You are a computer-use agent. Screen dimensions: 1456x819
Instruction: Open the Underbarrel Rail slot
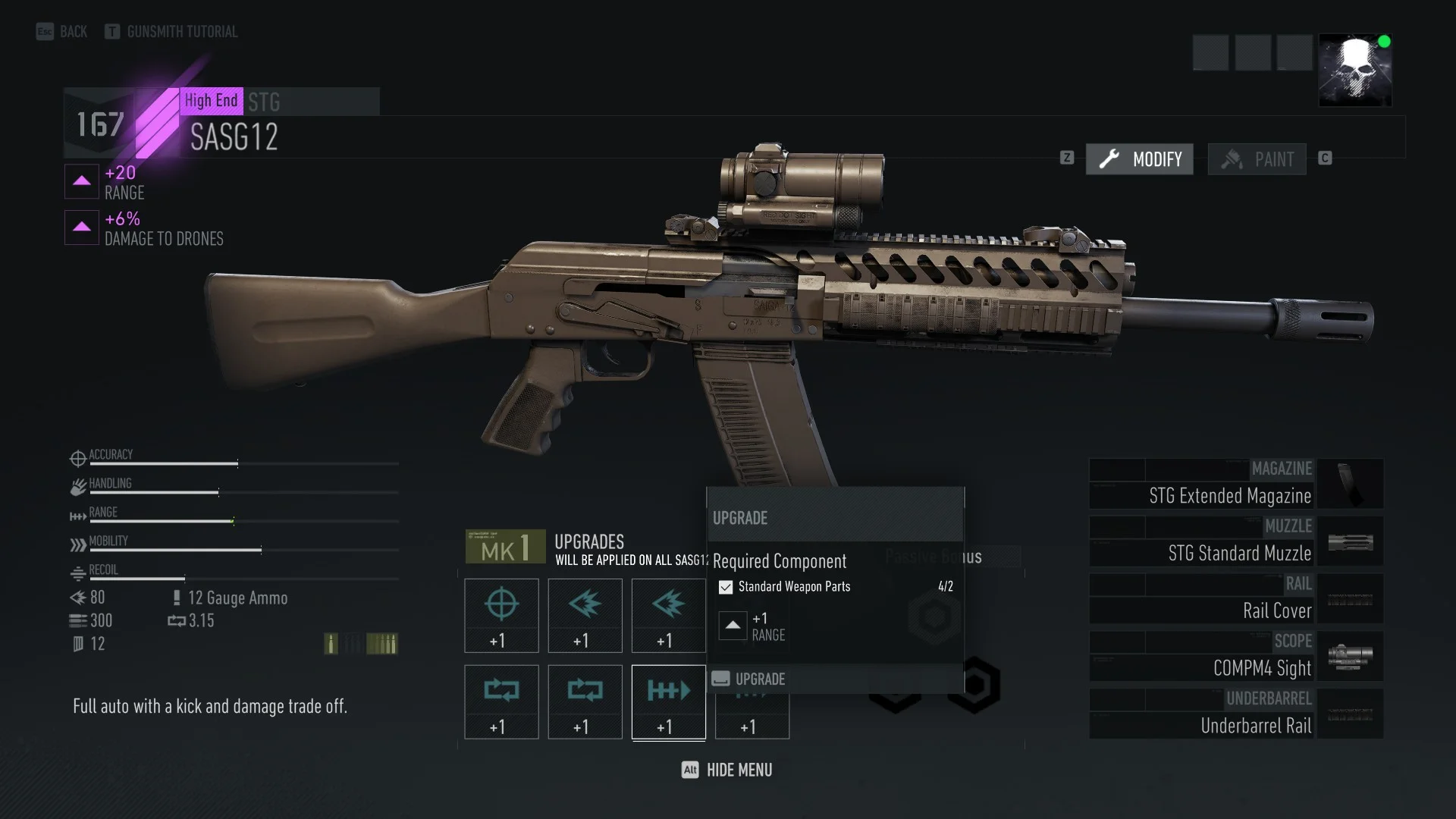1236,714
